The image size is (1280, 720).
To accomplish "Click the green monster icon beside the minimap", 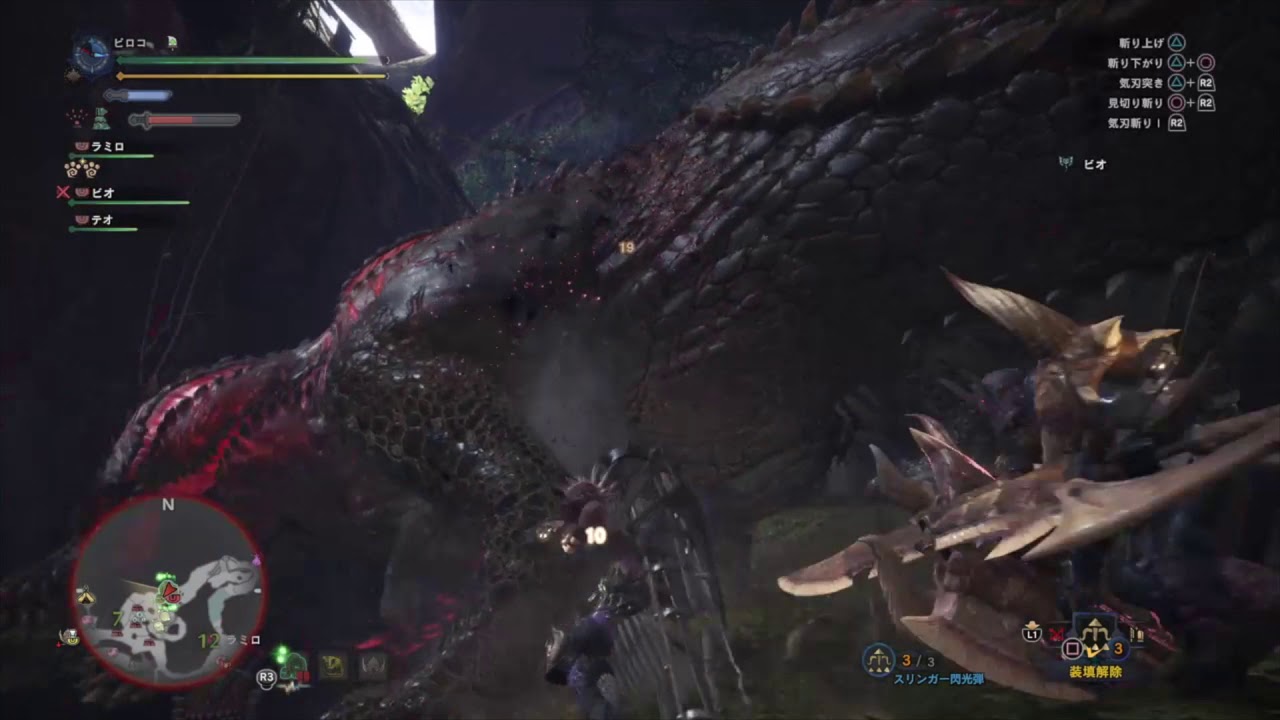I will 291,665.
